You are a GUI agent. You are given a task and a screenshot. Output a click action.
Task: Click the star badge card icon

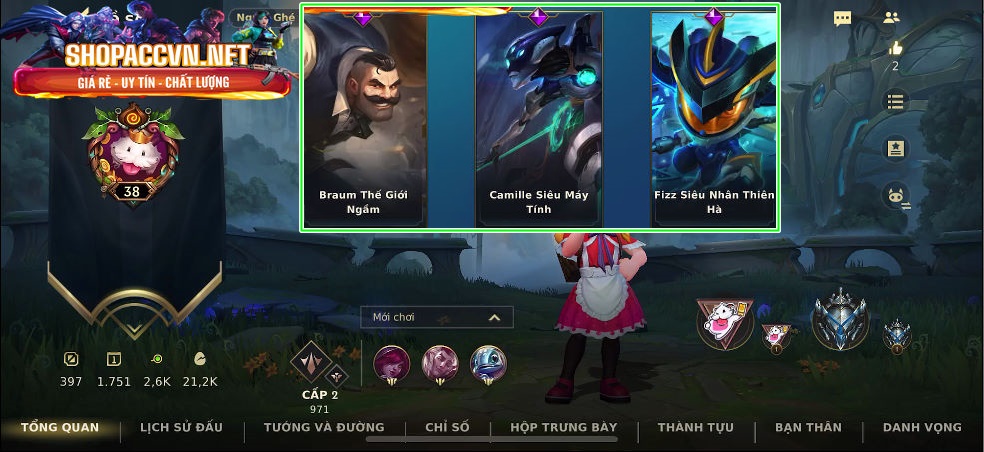895,148
